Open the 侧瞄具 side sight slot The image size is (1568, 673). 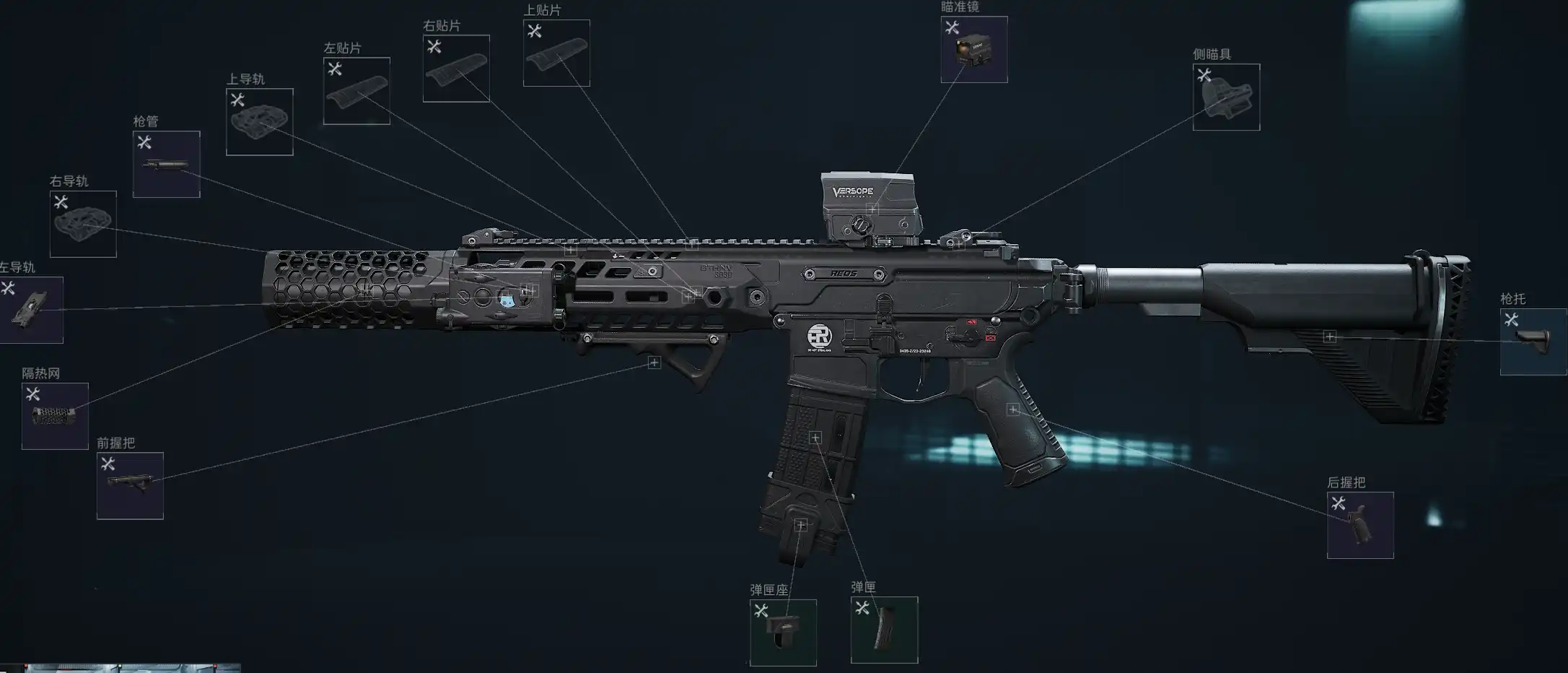1226,97
